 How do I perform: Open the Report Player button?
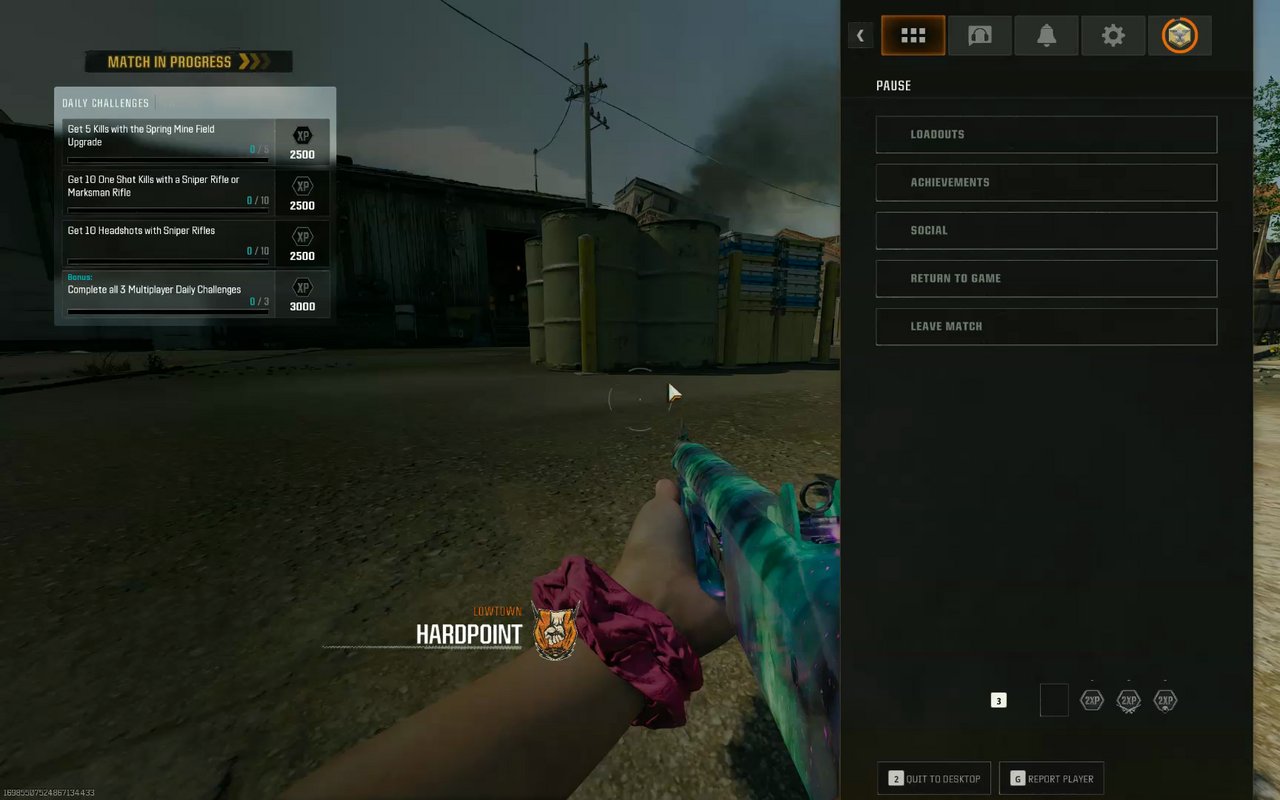pyautogui.click(x=1051, y=778)
